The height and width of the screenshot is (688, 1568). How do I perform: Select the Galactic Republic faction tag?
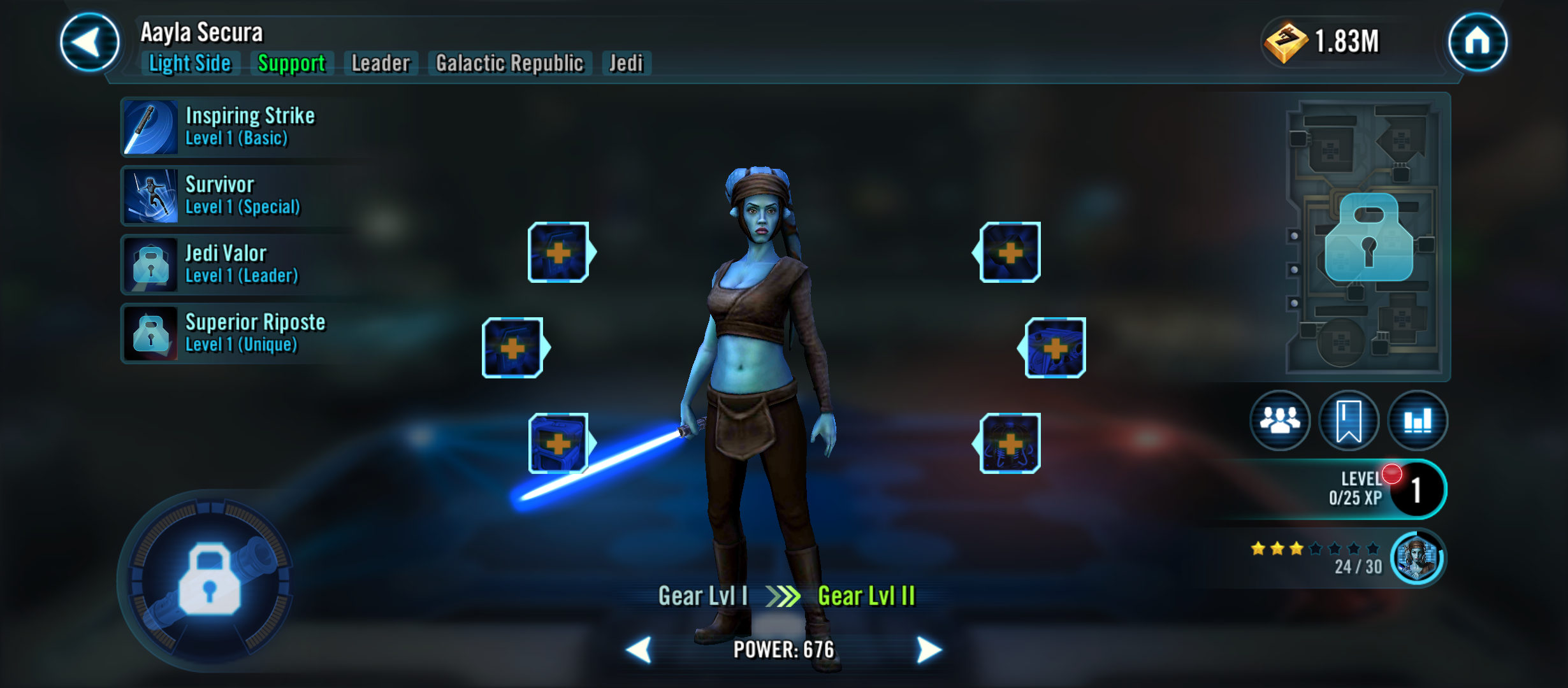click(x=509, y=64)
